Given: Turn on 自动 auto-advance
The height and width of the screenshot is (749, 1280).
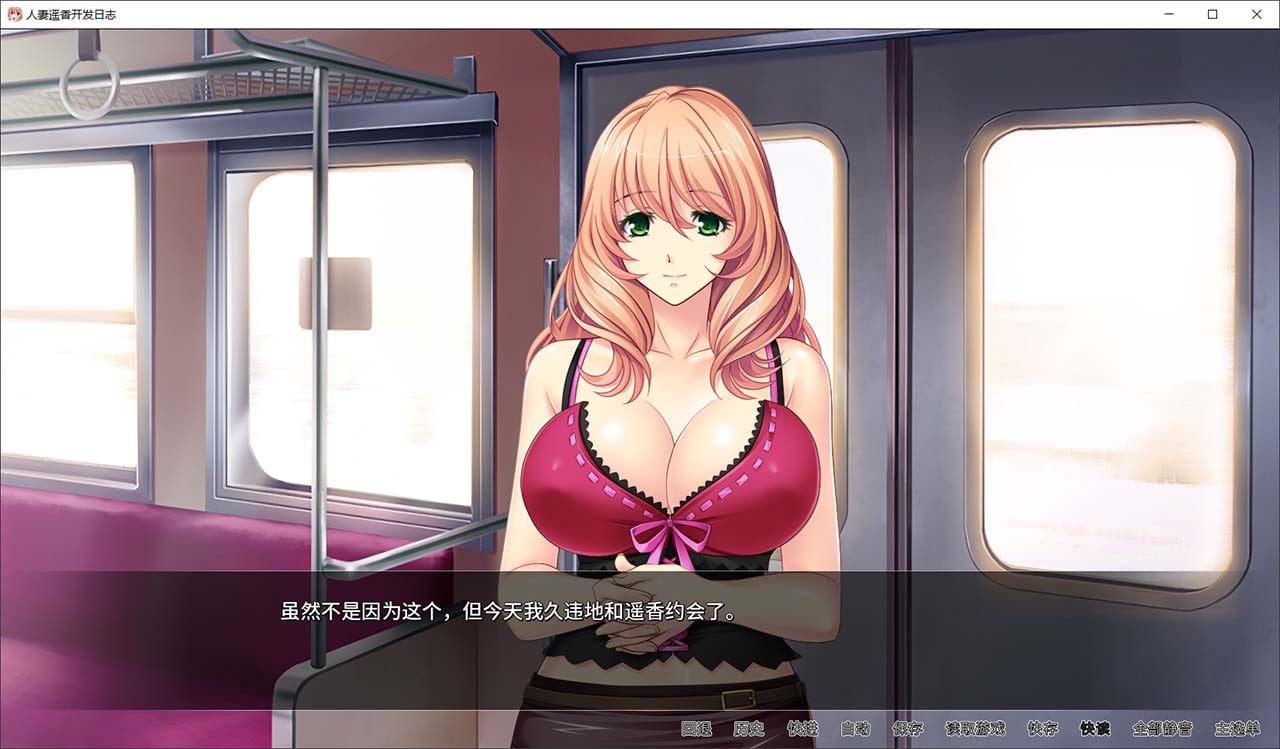Looking at the screenshot, I should point(855,729).
